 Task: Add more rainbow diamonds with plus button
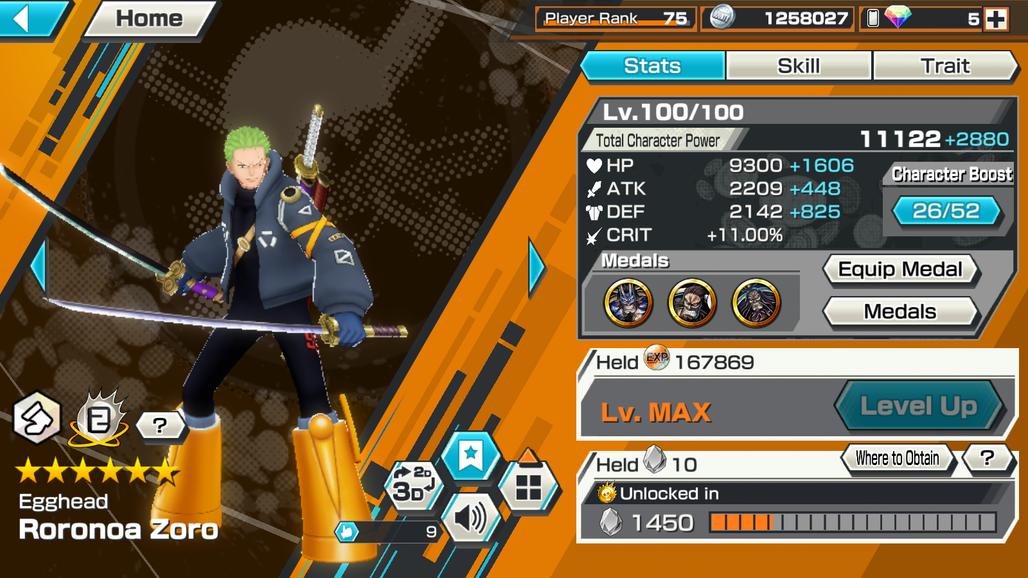(x=995, y=18)
